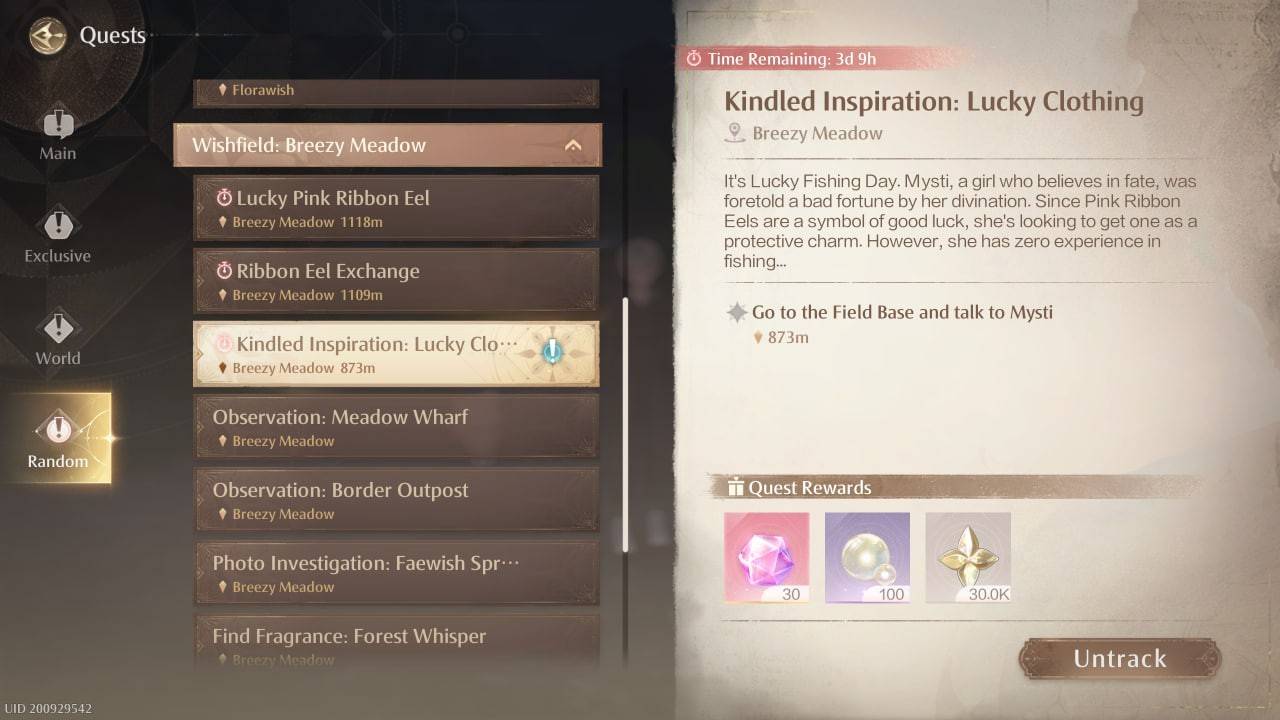
Task: Click the location pin icon beside Breezy Meadow
Action: click(x=736, y=133)
